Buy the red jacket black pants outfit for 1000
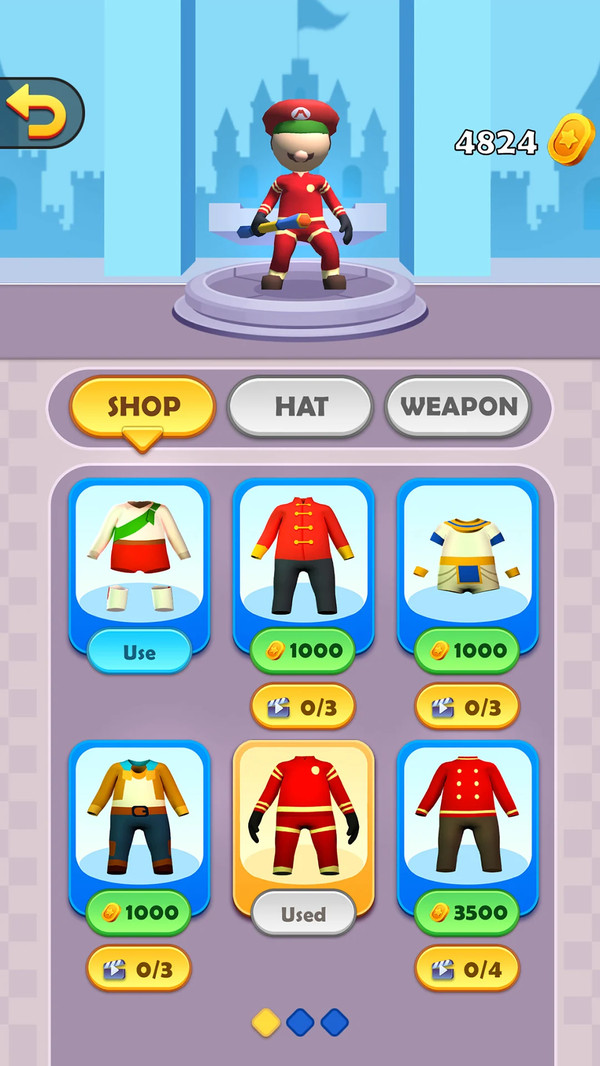The image size is (600, 1066). click(303, 651)
